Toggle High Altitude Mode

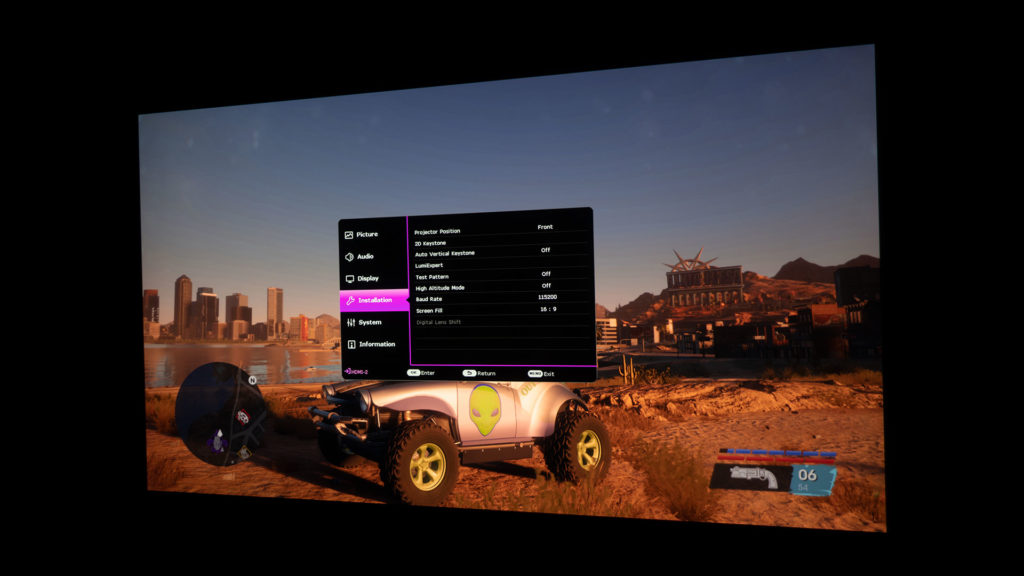coord(440,287)
